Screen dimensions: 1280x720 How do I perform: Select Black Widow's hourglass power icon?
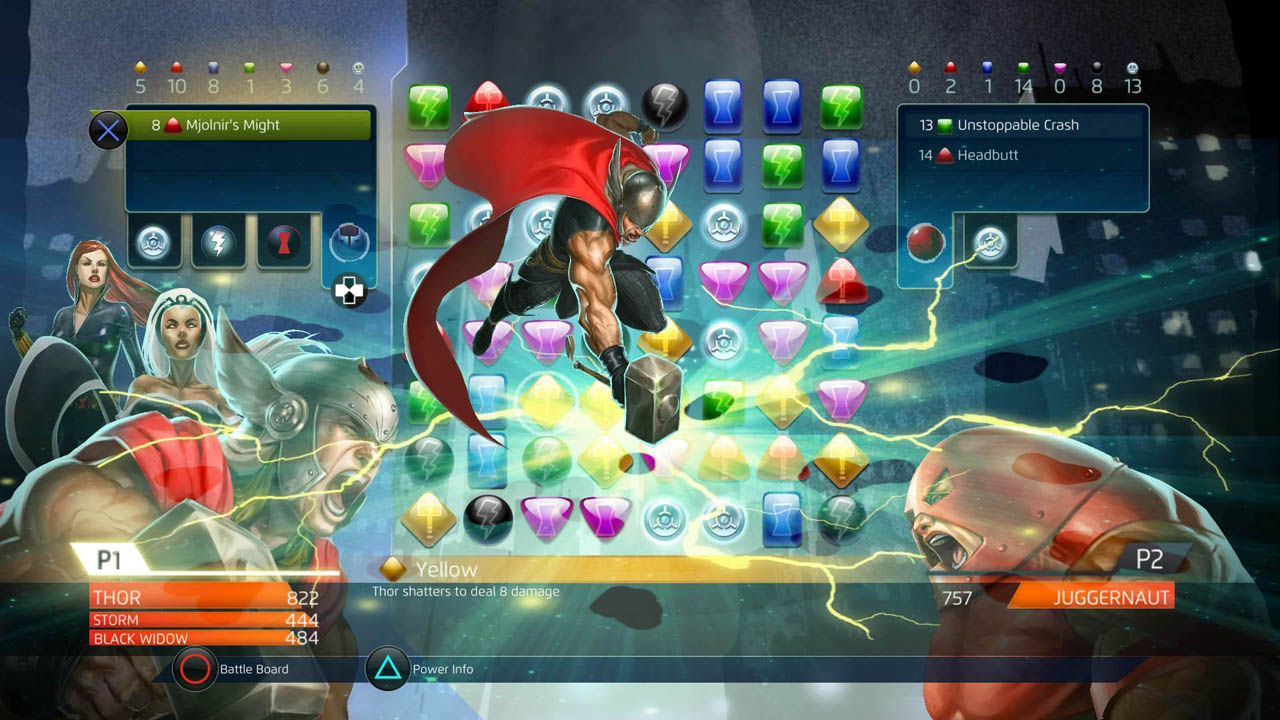click(x=284, y=240)
